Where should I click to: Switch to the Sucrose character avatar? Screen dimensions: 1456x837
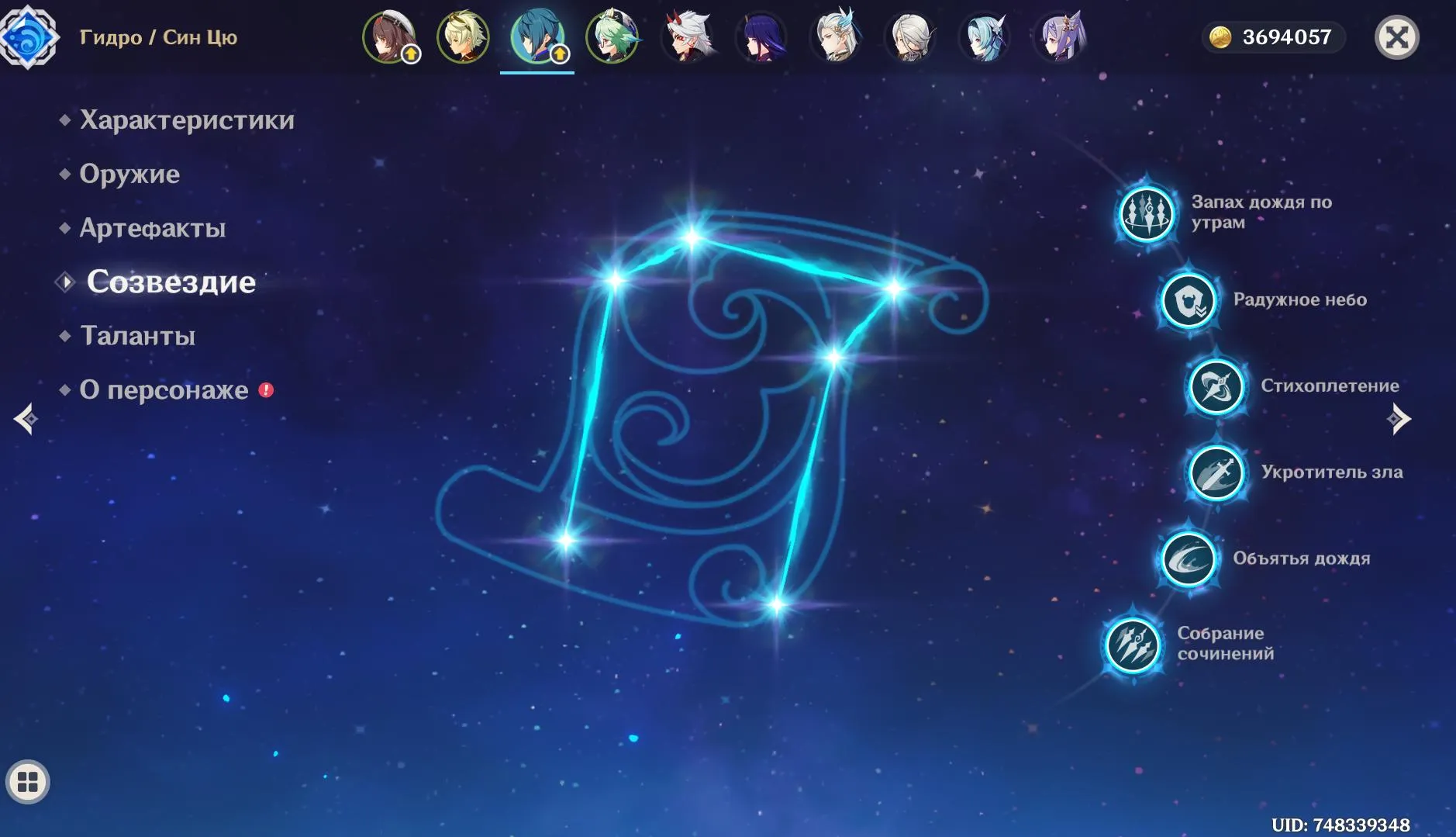[612, 36]
